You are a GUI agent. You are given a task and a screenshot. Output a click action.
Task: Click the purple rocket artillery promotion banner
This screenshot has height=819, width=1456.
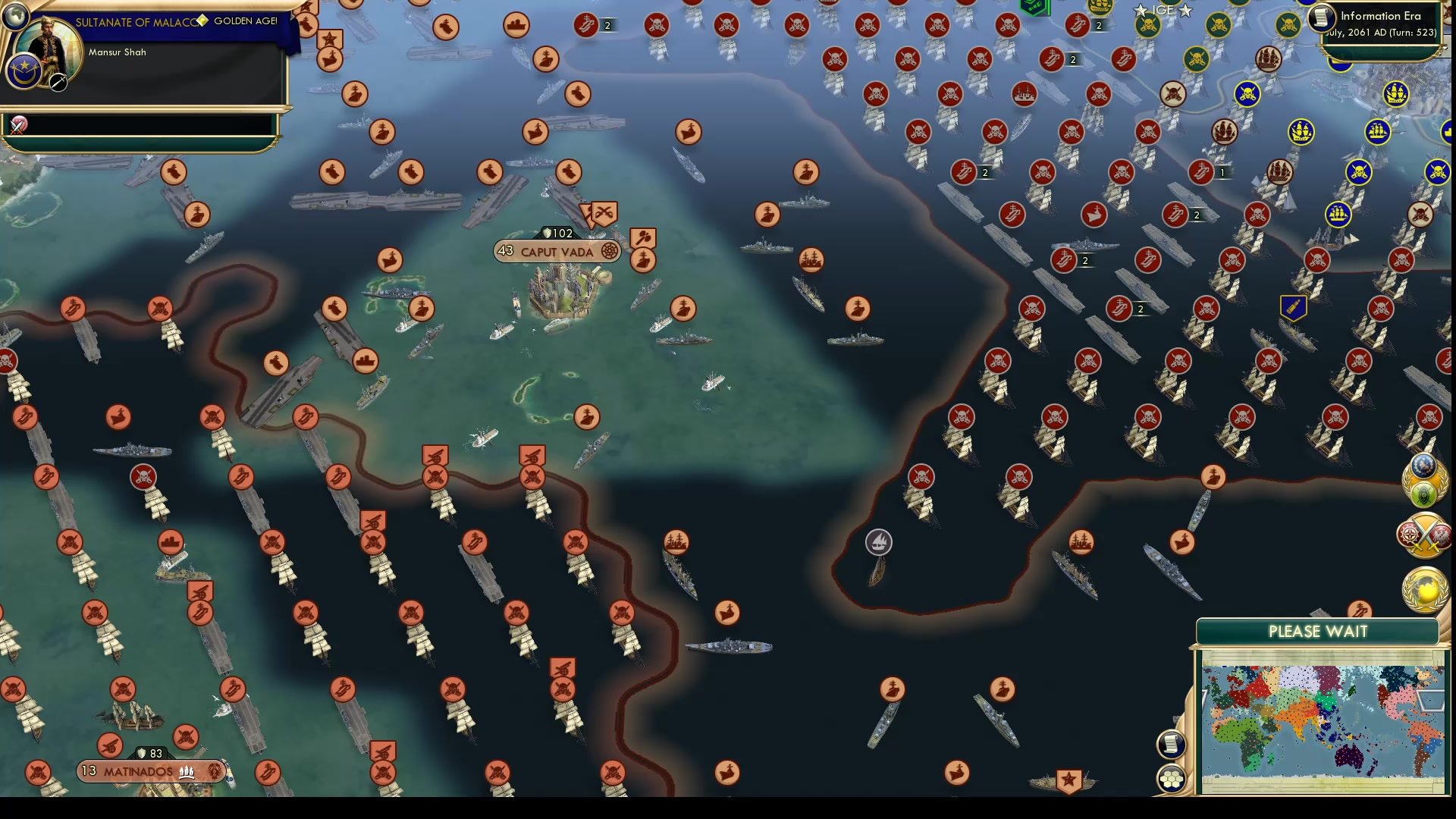click(1292, 306)
